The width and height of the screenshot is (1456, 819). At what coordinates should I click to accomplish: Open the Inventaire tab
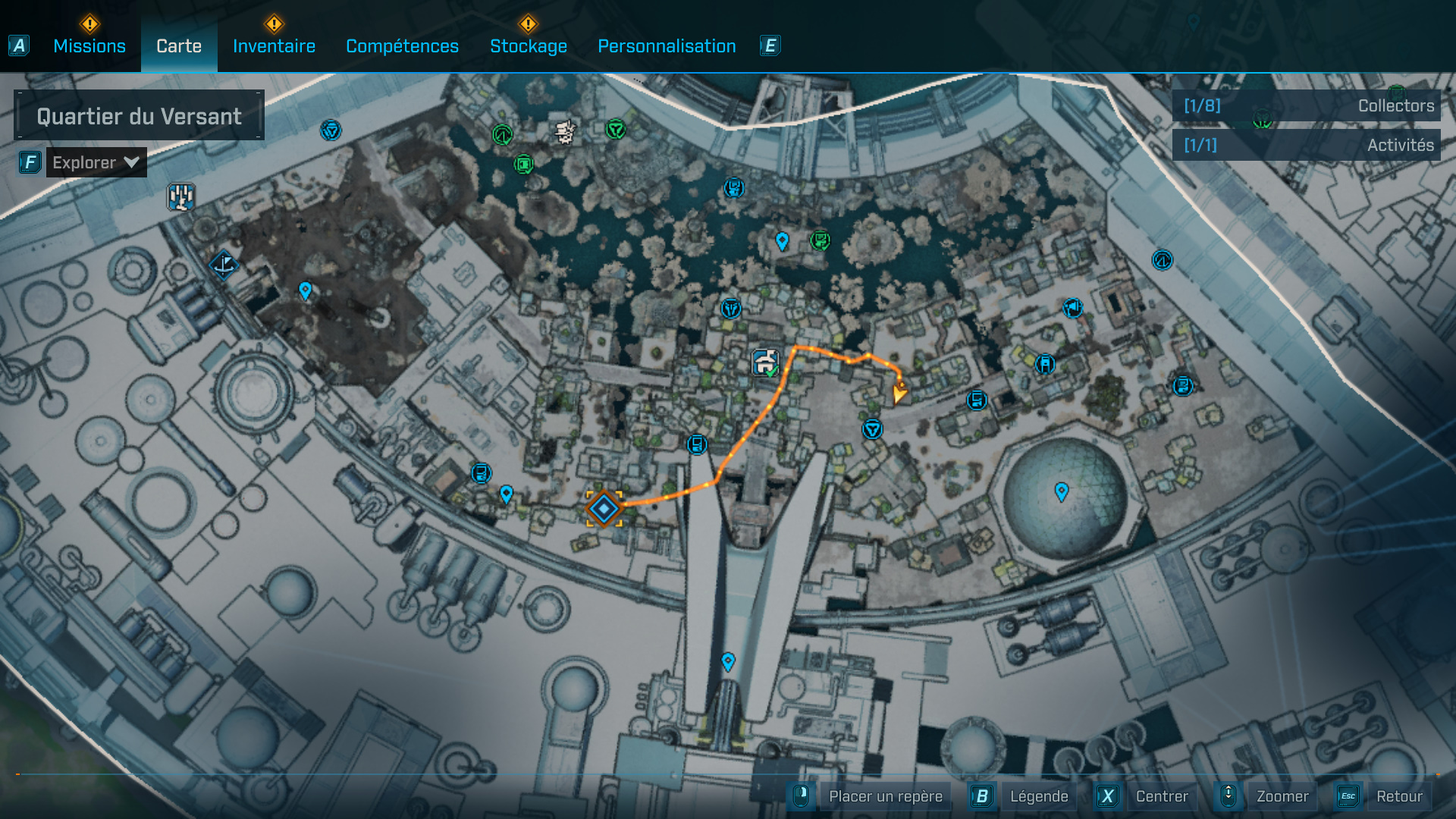[x=274, y=45]
